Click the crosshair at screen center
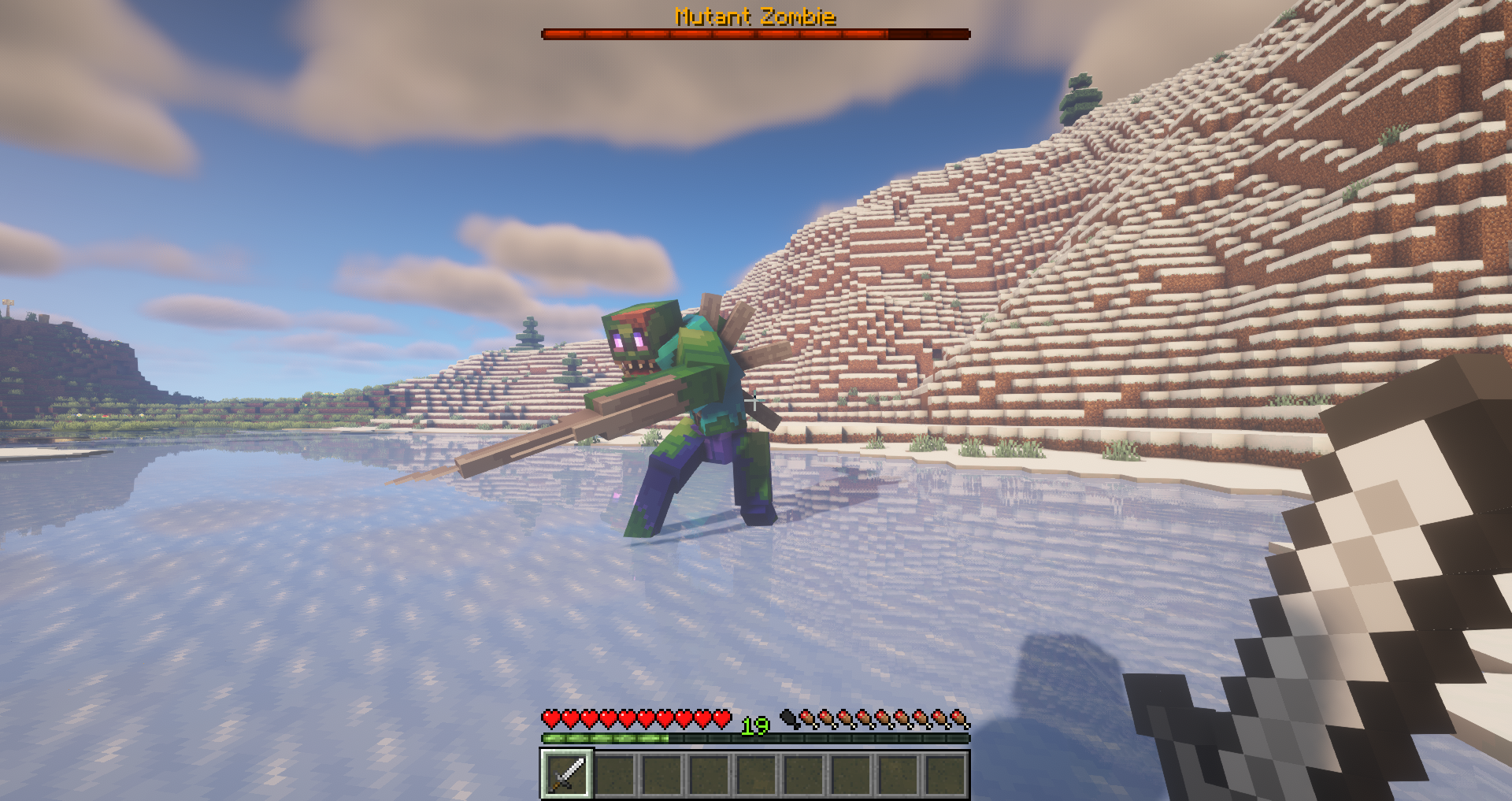This screenshot has width=1512, height=801. click(756, 400)
